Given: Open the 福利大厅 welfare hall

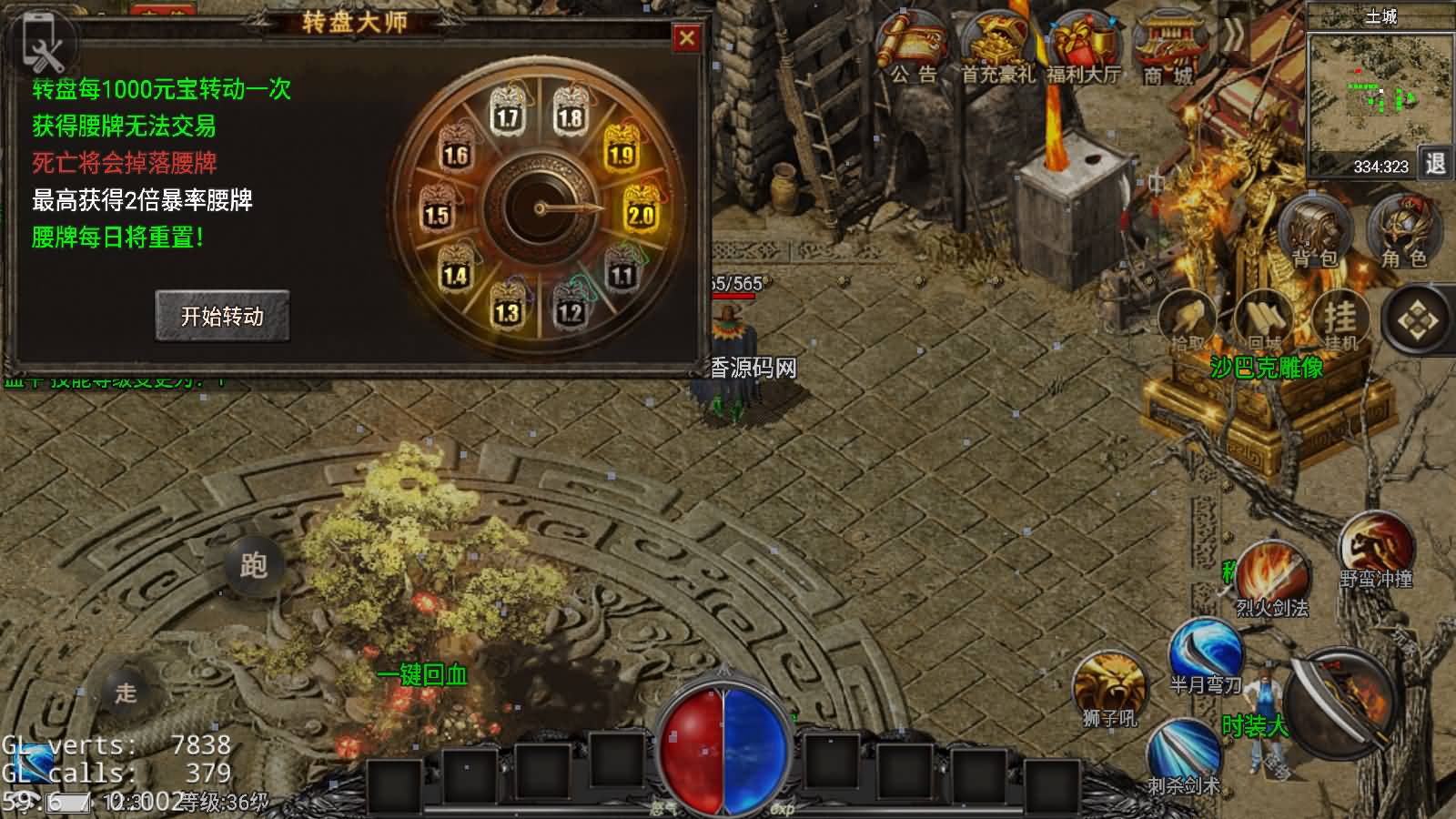Looking at the screenshot, I should [x=1083, y=51].
